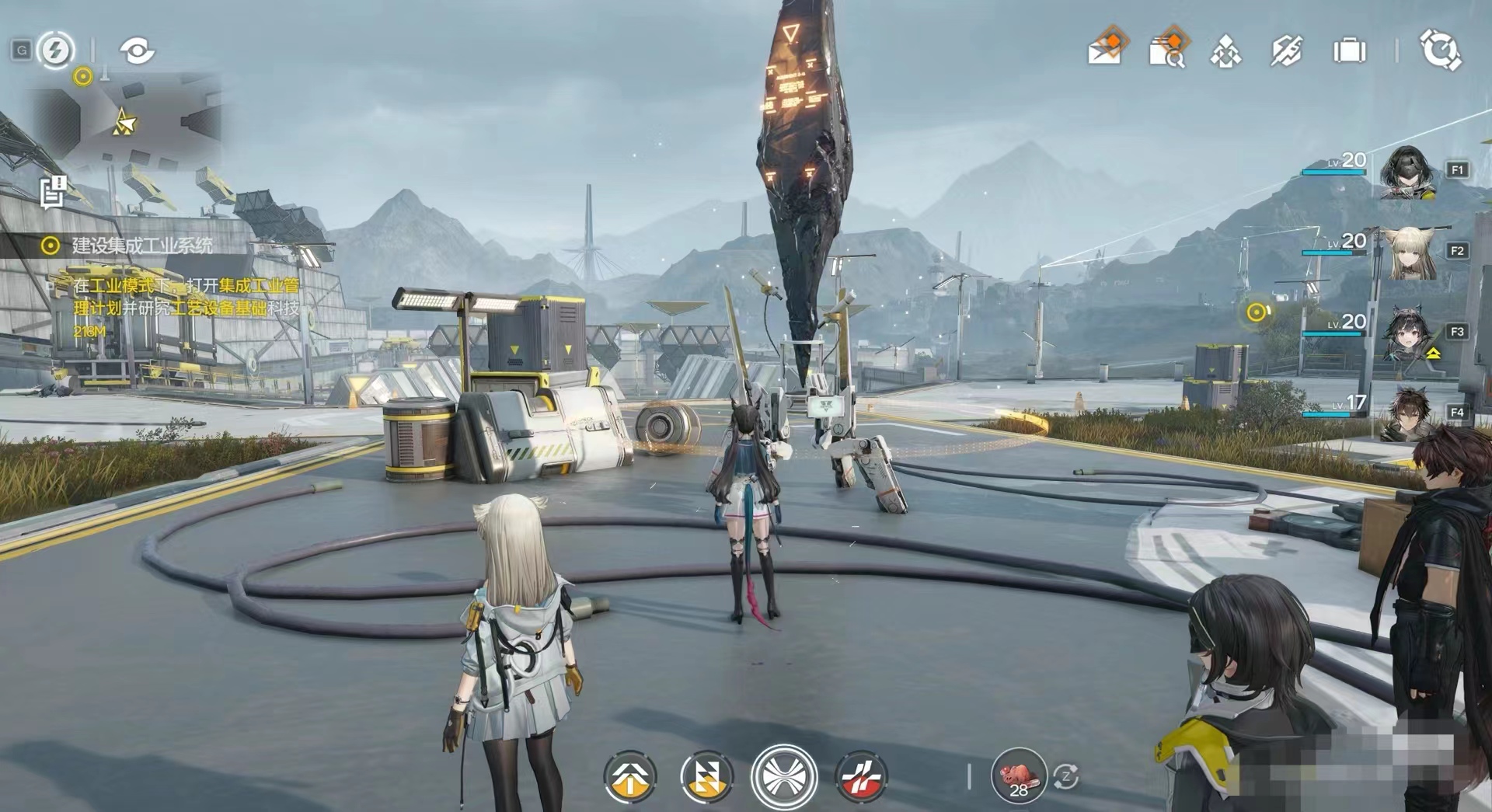Activate the large white hourglass-shaped skill
Image resolution: width=1492 pixels, height=812 pixels.
[x=783, y=775]
